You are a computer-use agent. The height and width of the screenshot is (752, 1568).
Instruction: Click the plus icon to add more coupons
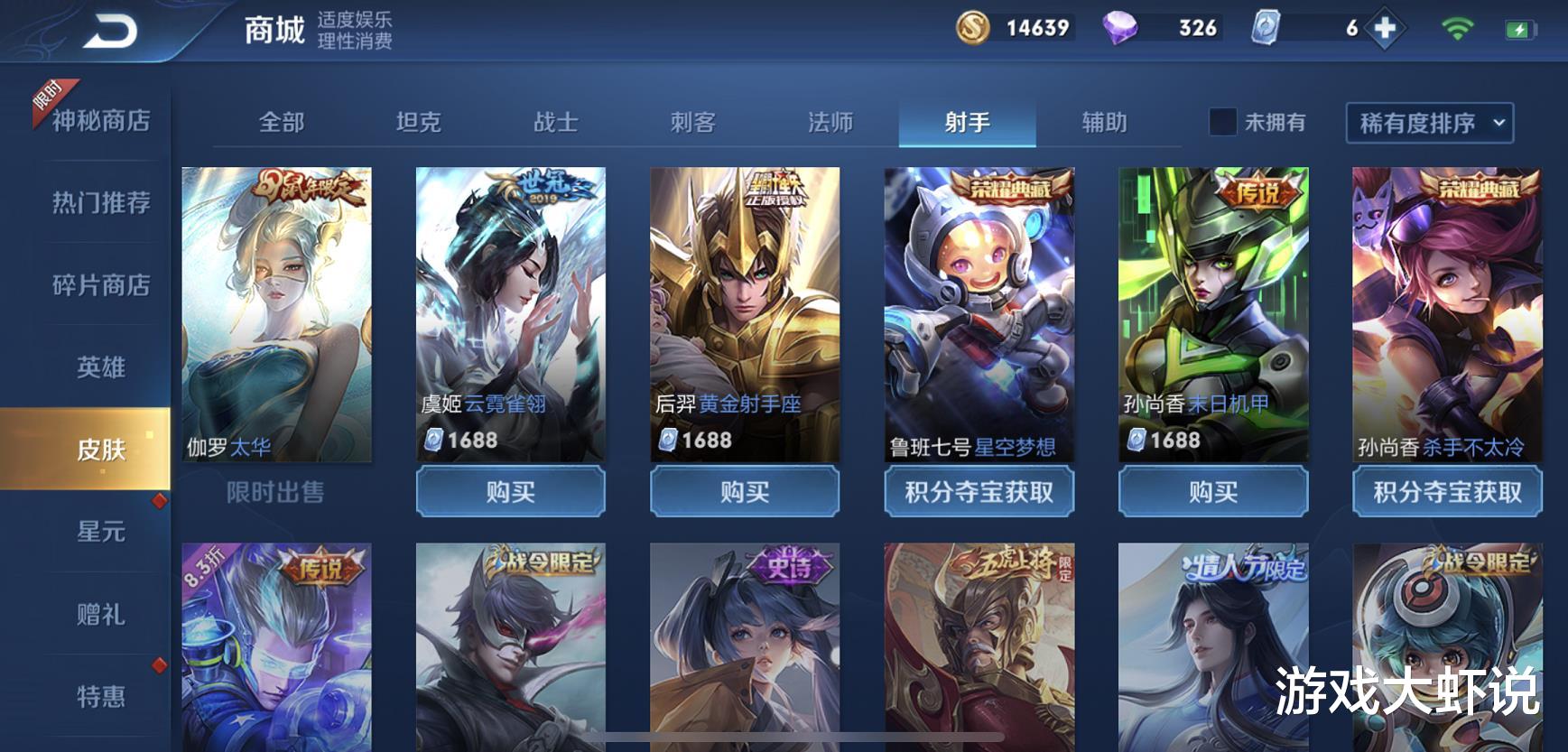click(x=1383, y=30)
